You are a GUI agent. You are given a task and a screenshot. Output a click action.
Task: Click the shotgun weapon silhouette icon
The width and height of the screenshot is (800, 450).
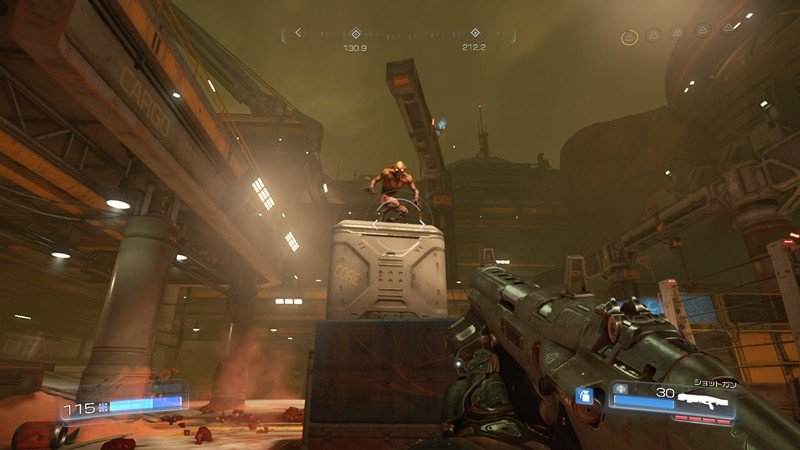(703, 399)
